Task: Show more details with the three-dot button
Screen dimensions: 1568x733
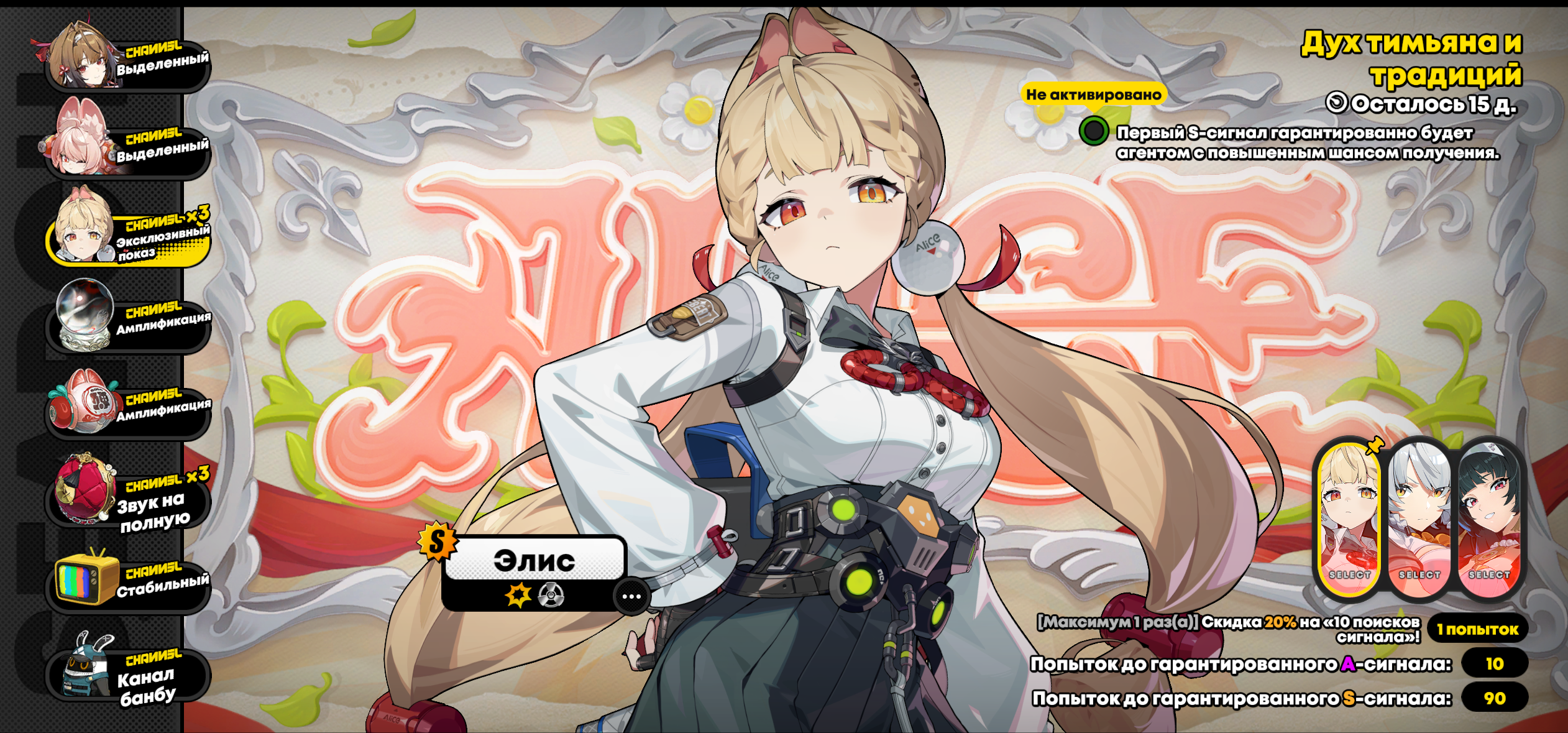Action: (631, 597)
